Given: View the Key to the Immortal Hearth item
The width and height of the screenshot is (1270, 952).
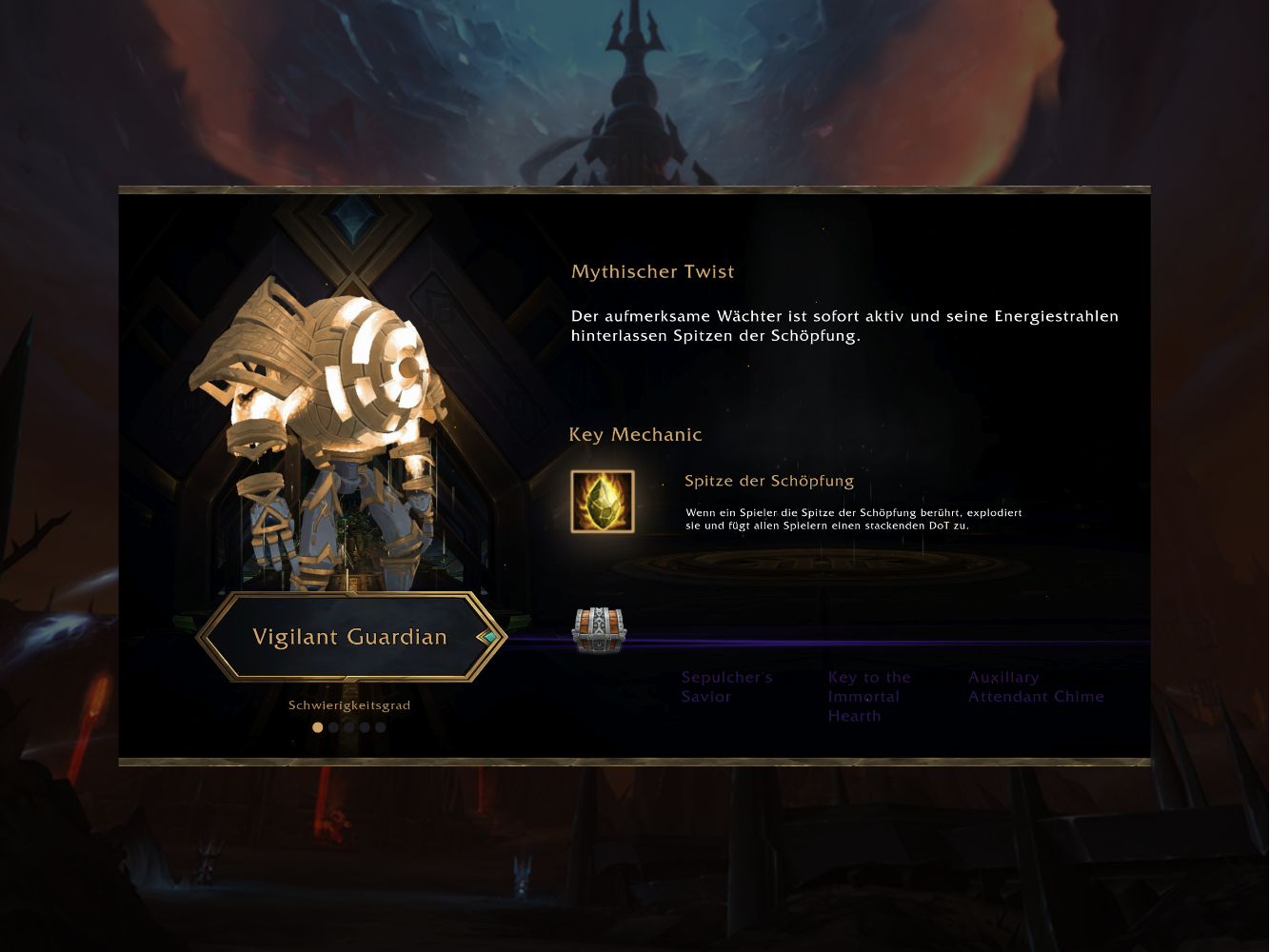Looking at the screenshot, I should coord(868,696).
